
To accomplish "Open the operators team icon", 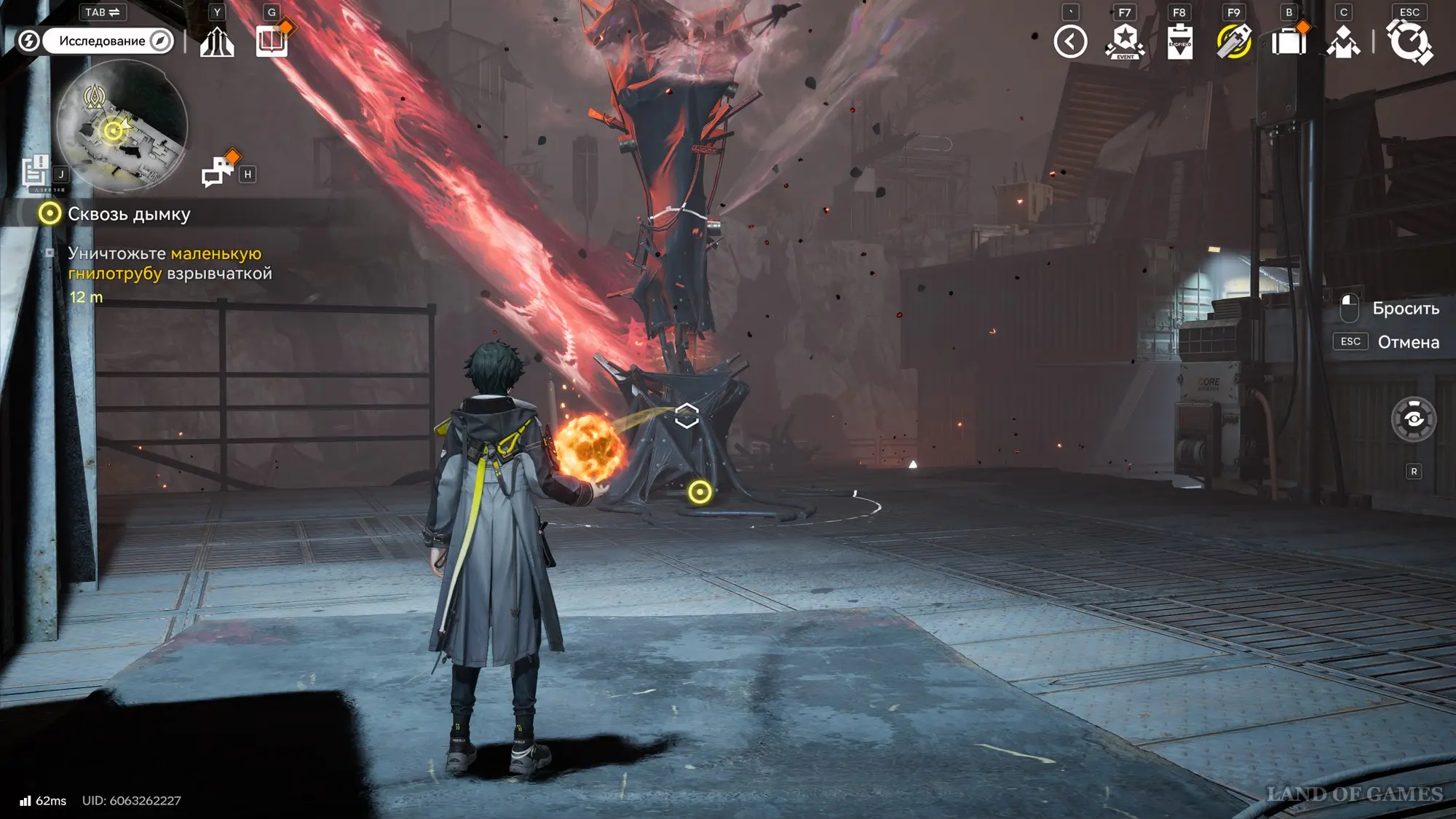I will click(1343, 41).
